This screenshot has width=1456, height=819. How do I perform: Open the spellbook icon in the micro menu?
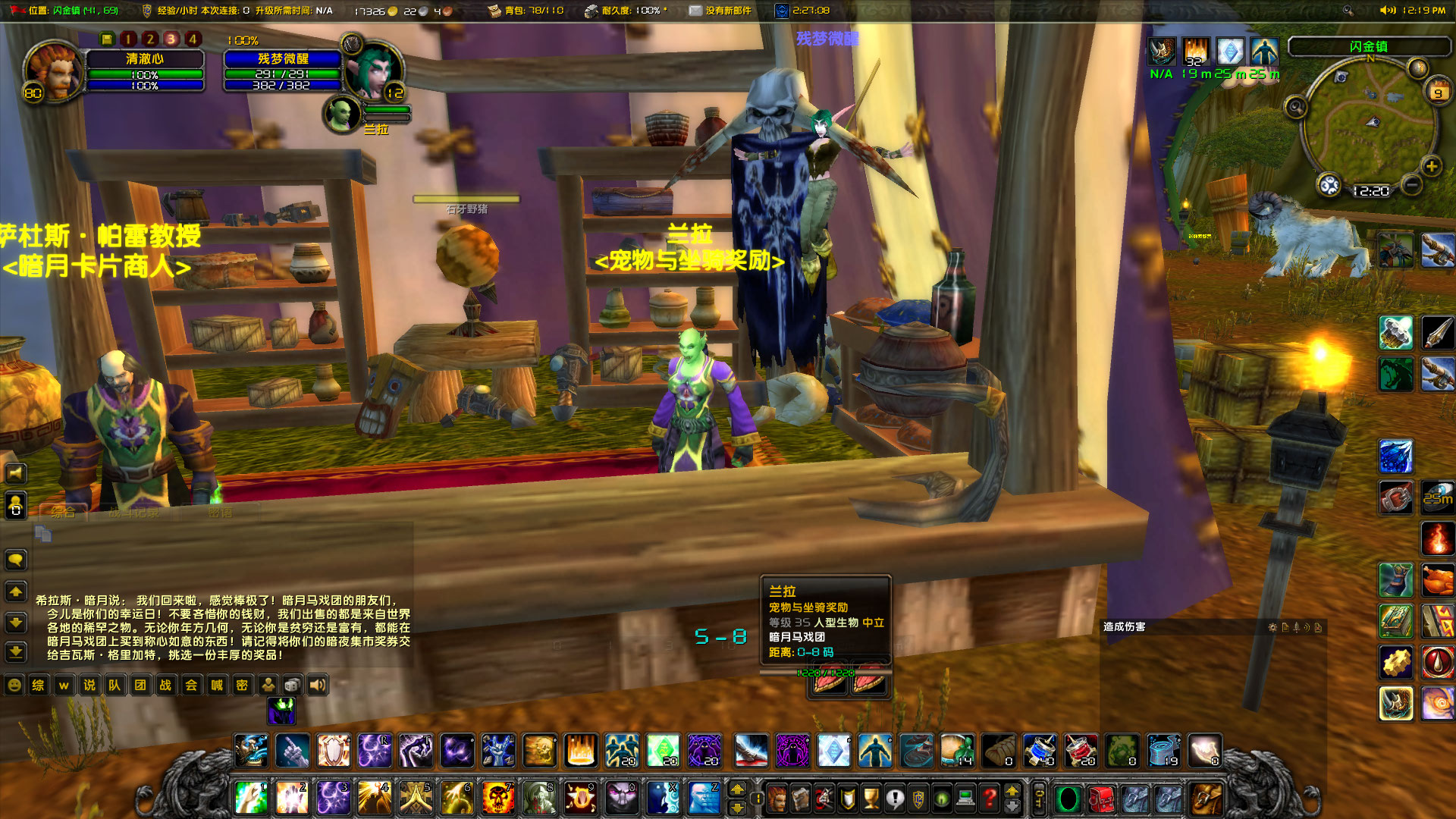800,799
